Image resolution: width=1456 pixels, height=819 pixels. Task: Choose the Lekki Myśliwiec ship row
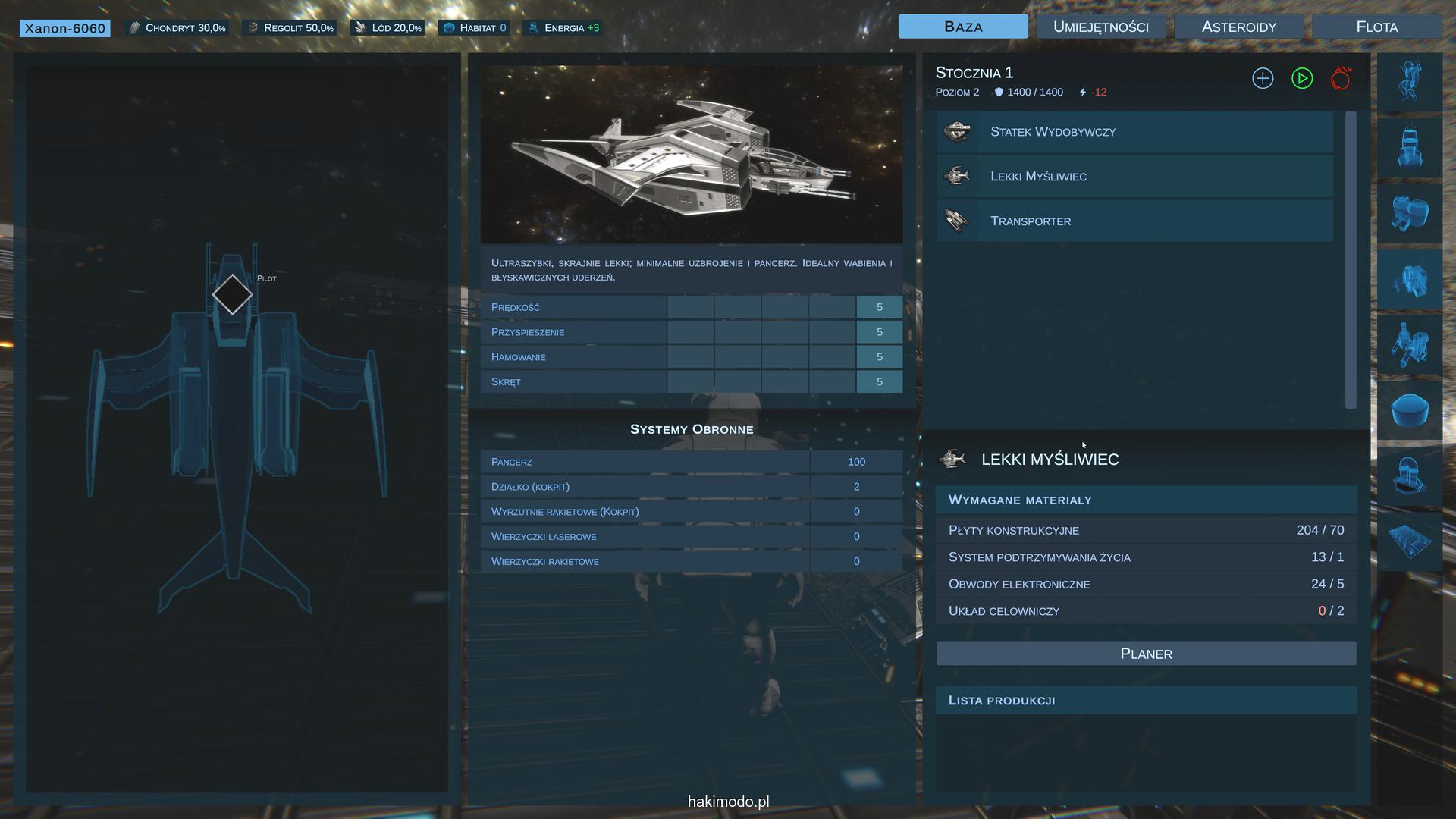(x=1134, y=177)
